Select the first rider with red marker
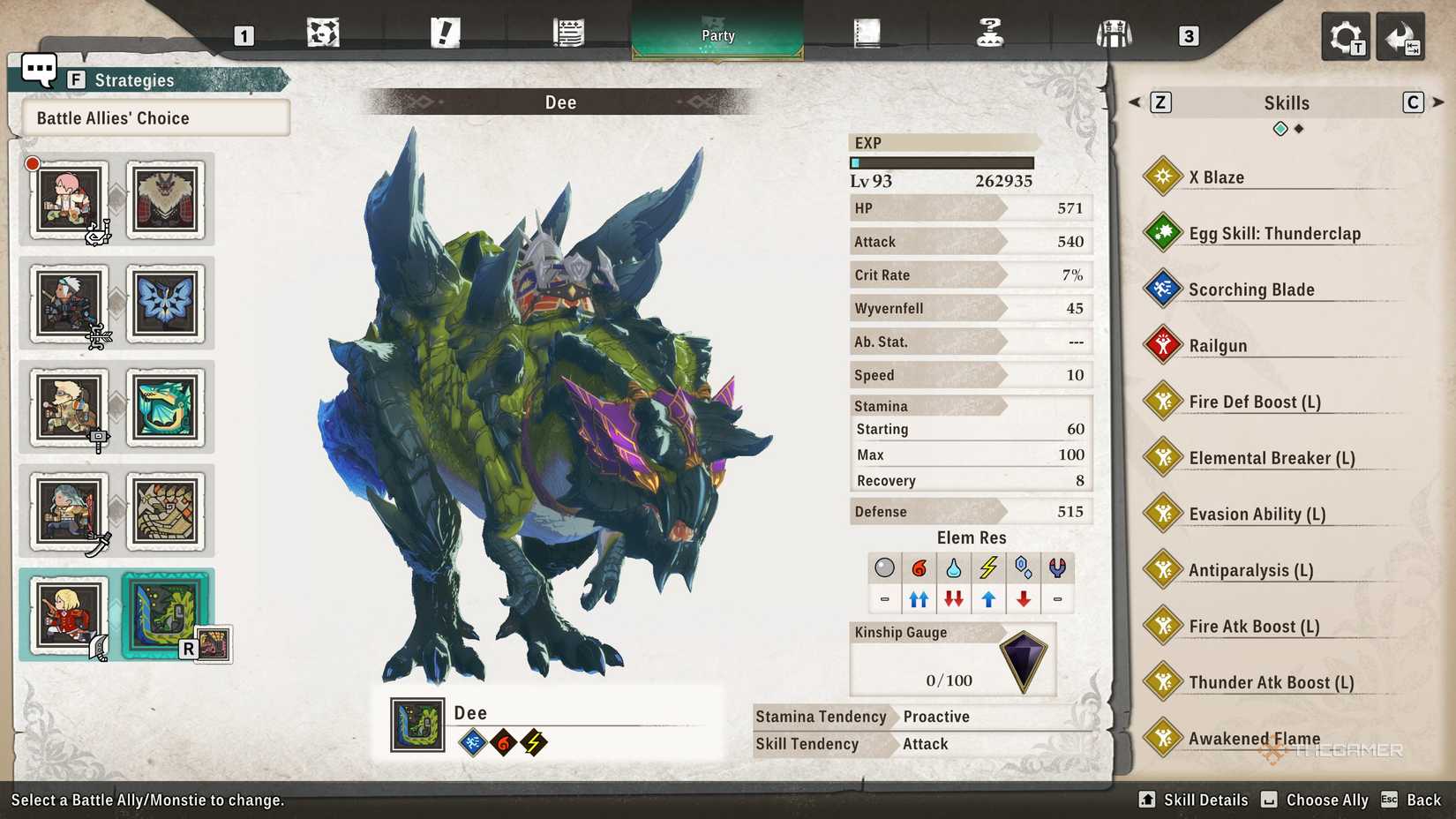1456x819 pixels. click(71, 199)
